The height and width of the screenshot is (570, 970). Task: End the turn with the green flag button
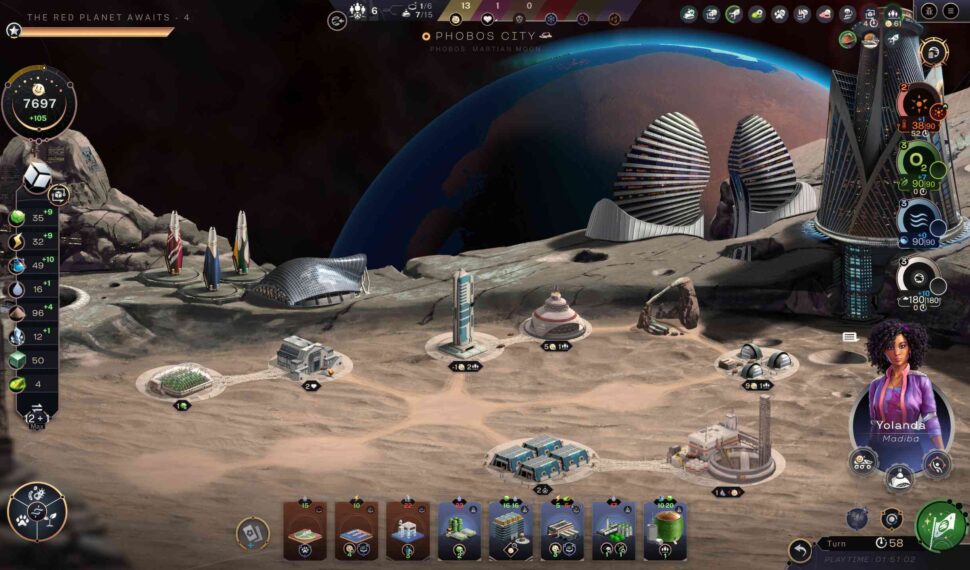click(x=940, y=525)
